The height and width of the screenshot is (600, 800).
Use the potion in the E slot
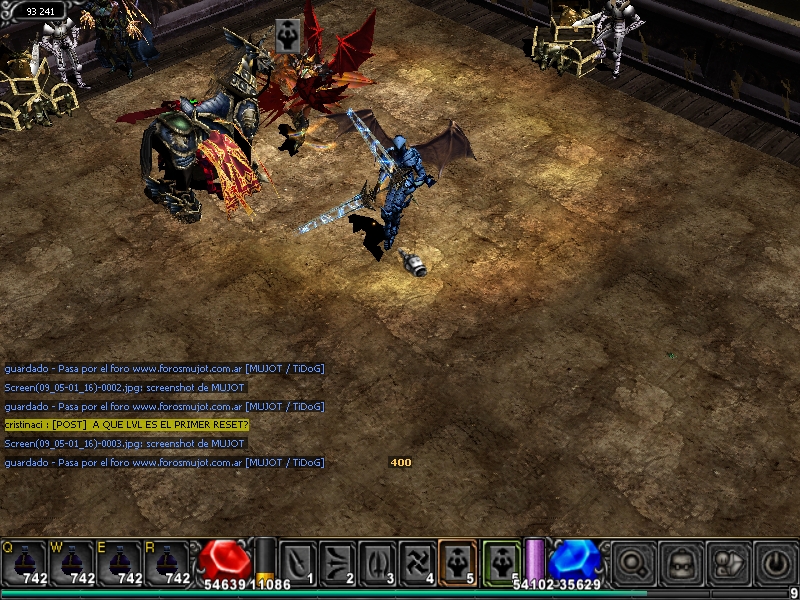[120, 563]
